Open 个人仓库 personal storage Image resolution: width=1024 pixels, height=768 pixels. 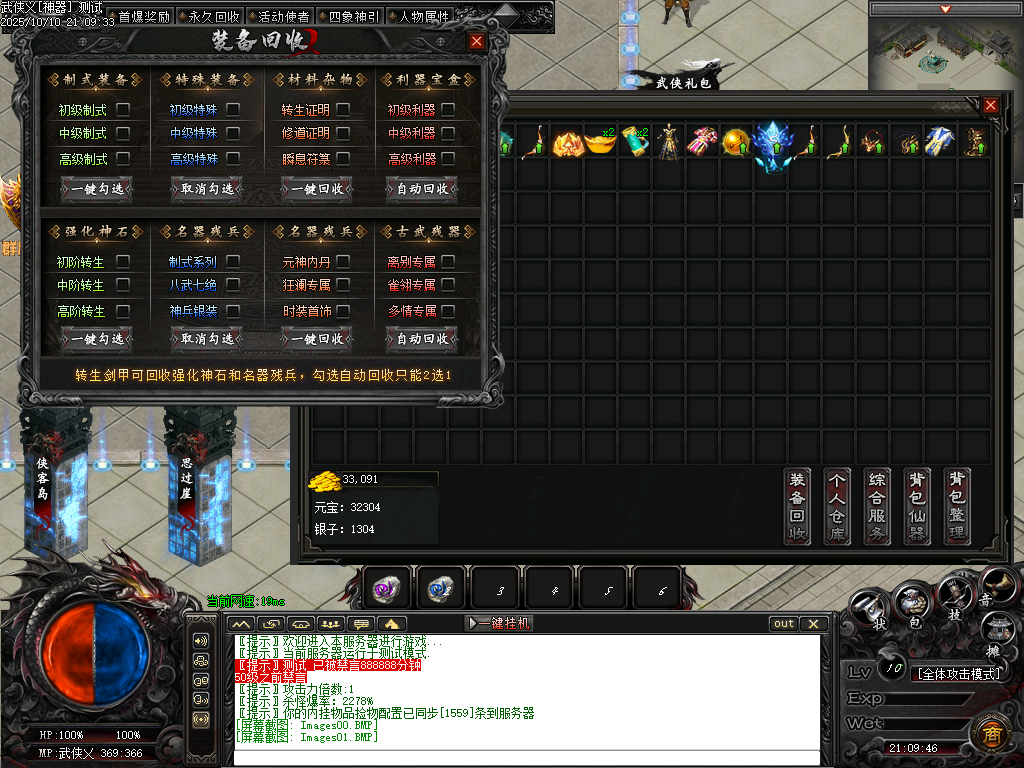(x=837, y=506)
